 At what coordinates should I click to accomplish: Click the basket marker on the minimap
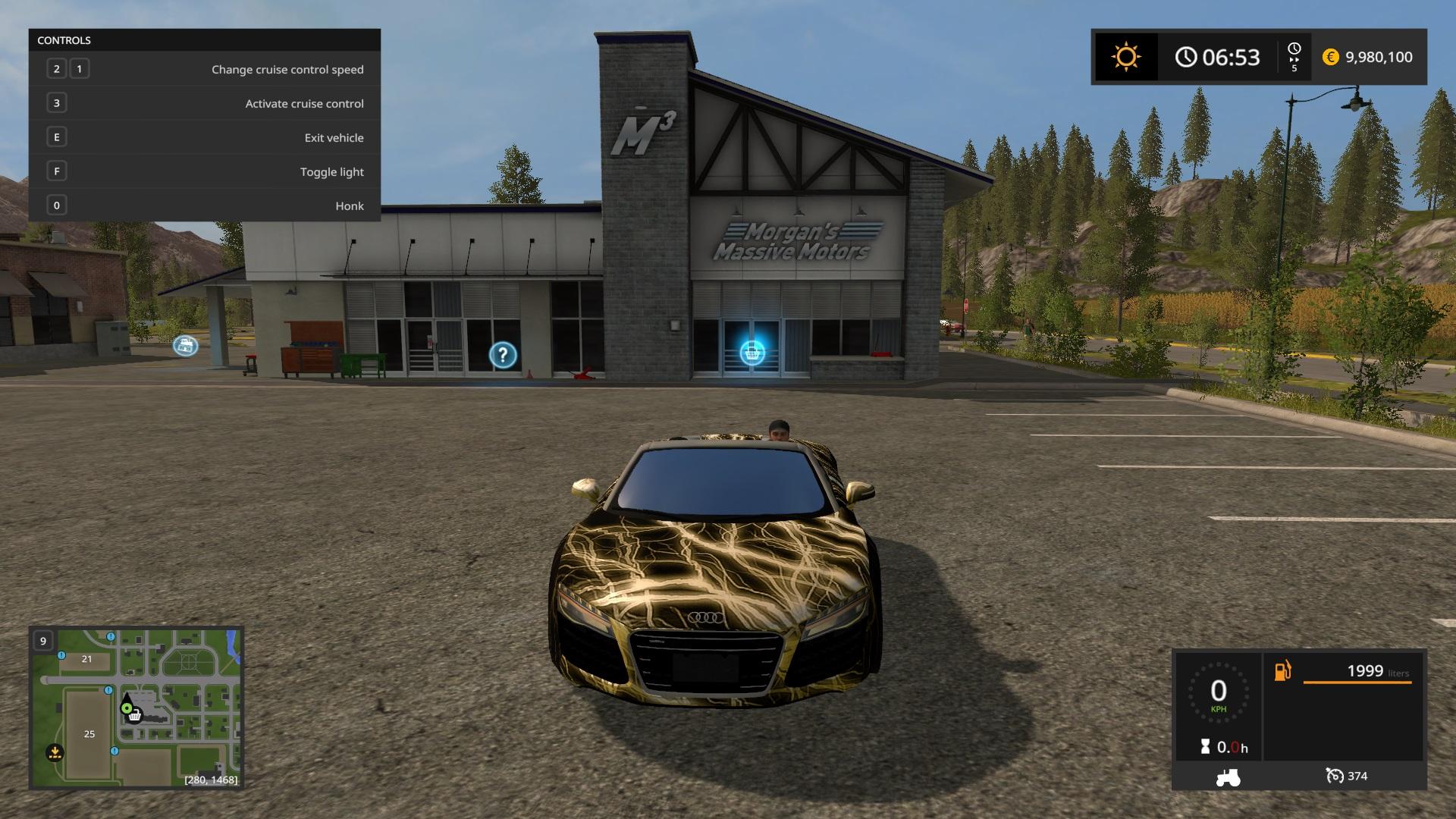point(135,716)
